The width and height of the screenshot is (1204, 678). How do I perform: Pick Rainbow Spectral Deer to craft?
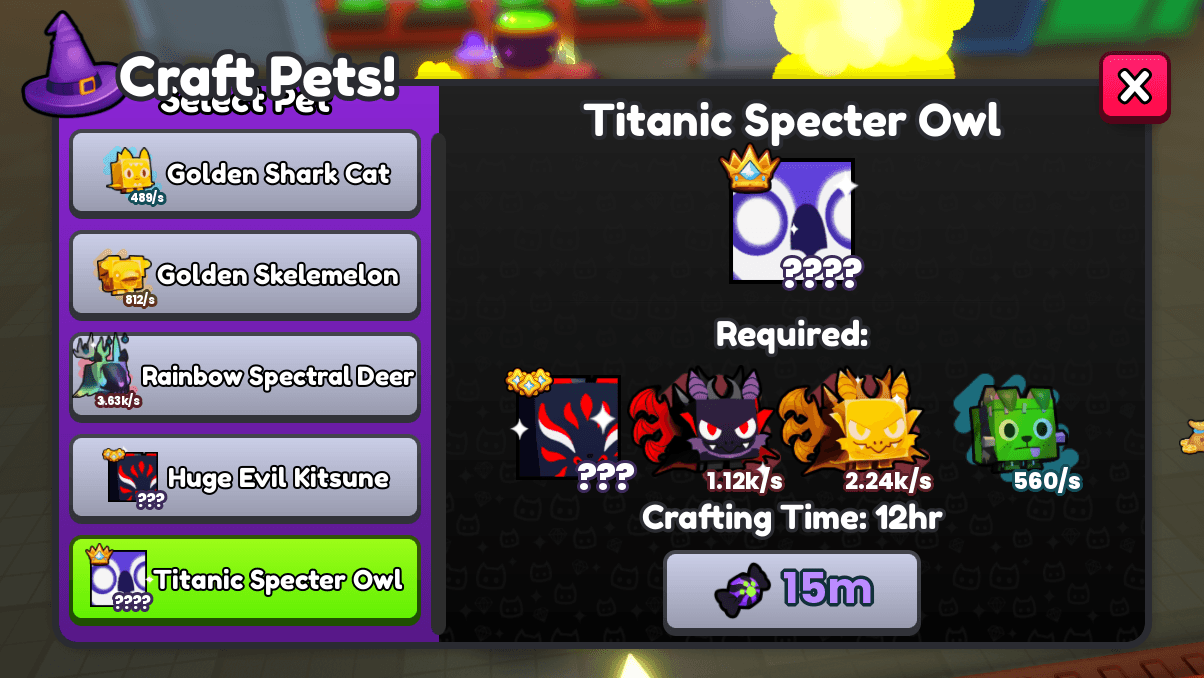click(245, 377)
